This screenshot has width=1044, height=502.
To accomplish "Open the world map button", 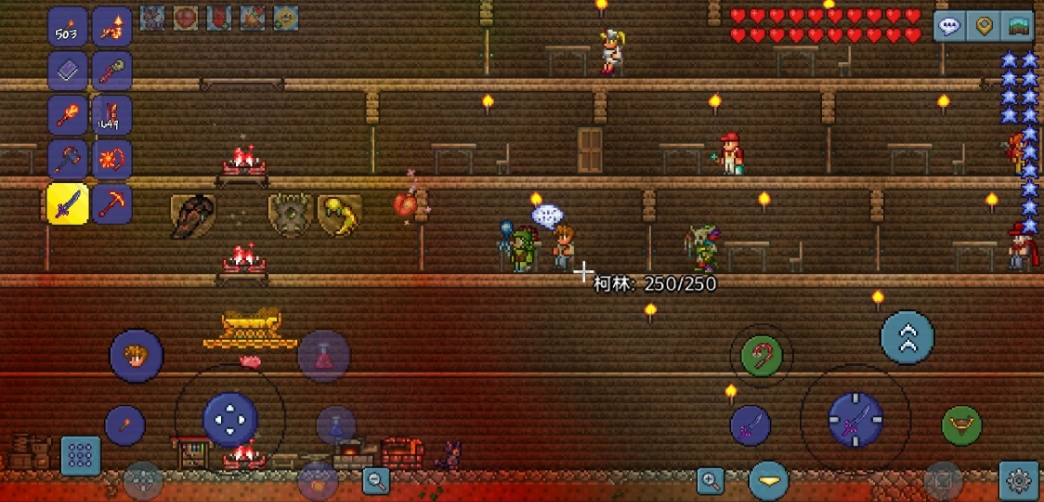I will click(1018, 26).
